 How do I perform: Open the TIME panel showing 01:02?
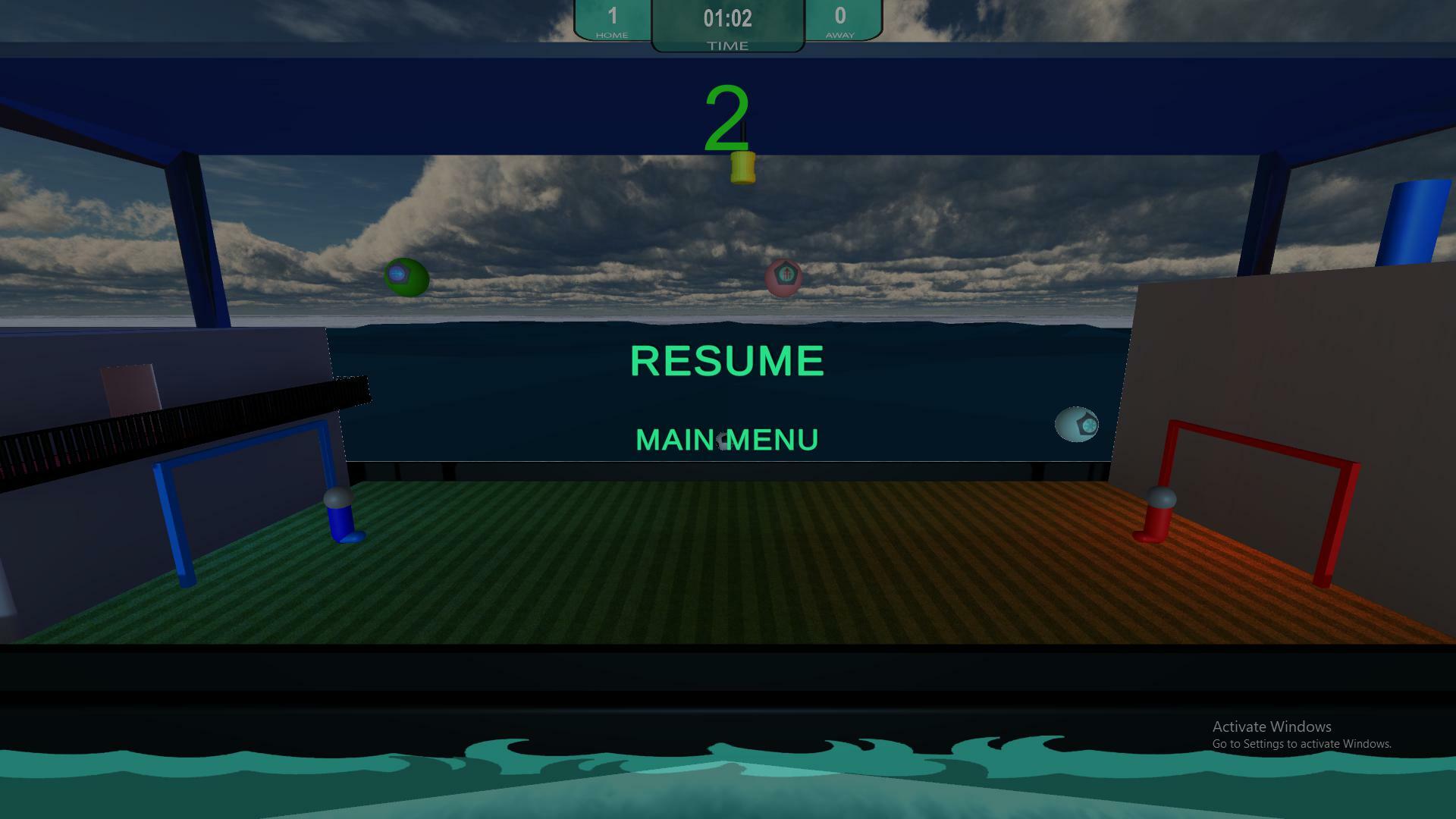point(727,20)
